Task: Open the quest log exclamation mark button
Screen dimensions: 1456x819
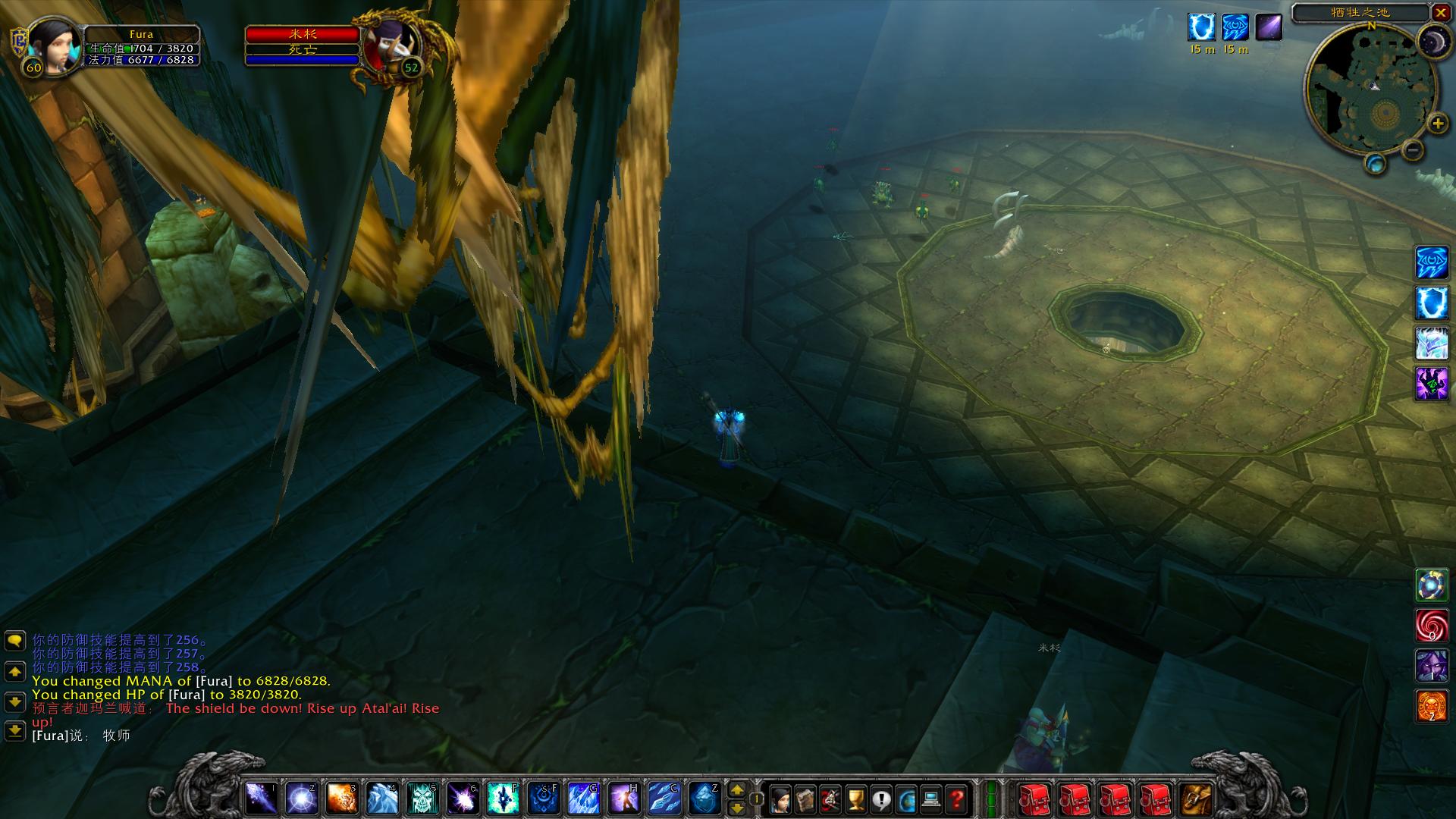Action: [x=881, y=799]
